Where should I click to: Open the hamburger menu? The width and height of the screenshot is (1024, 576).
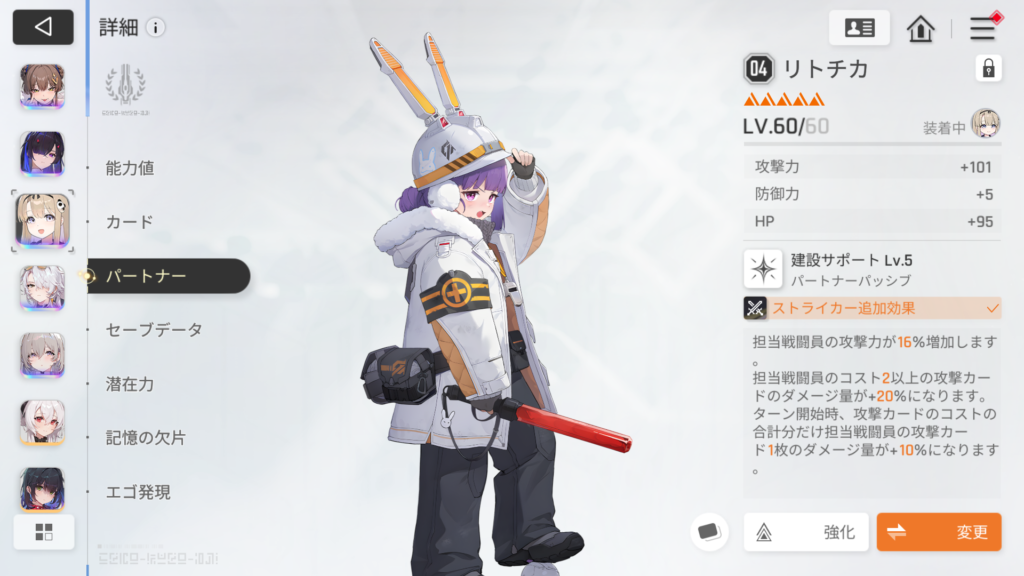tap(983, 28)
